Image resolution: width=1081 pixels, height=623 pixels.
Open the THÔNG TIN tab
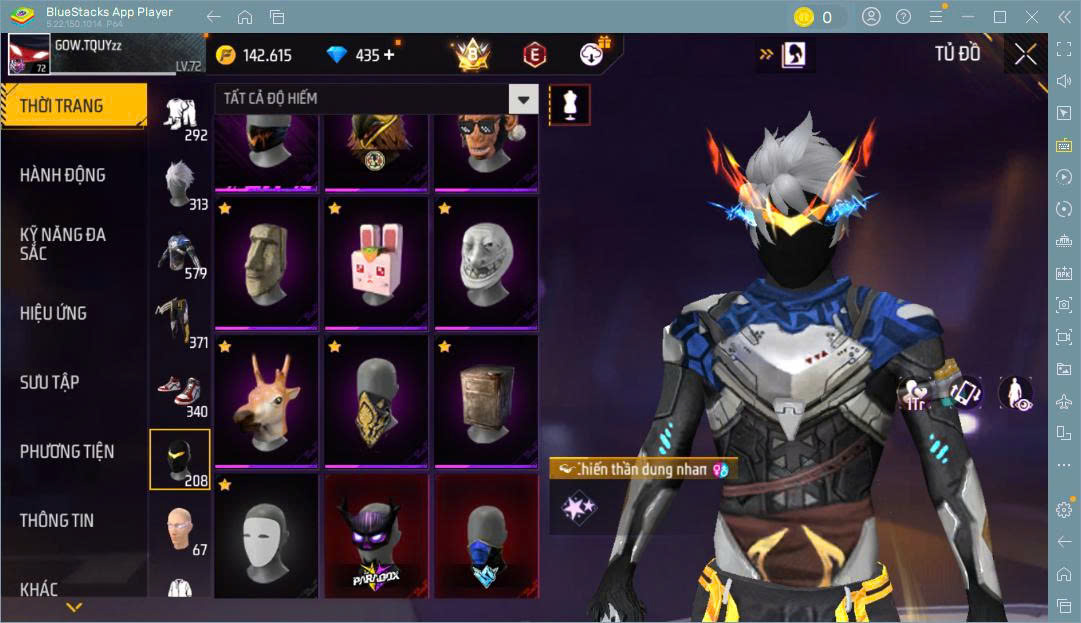57,520
